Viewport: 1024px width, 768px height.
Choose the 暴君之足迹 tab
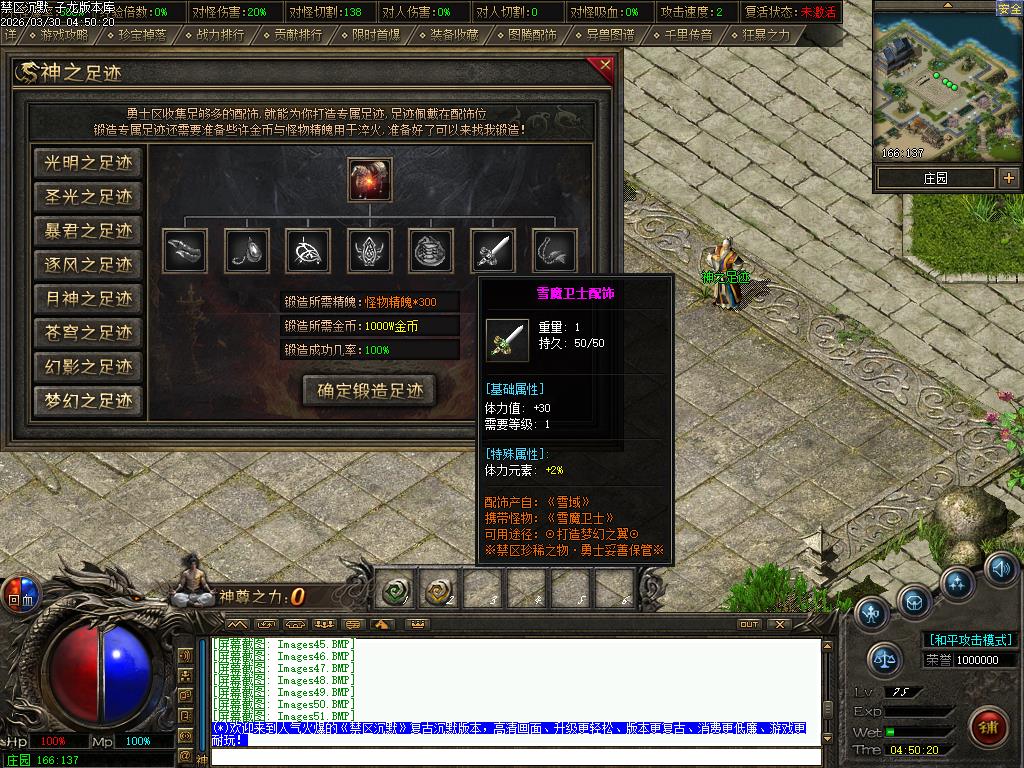pyautogui.click(x=88, y=231)
